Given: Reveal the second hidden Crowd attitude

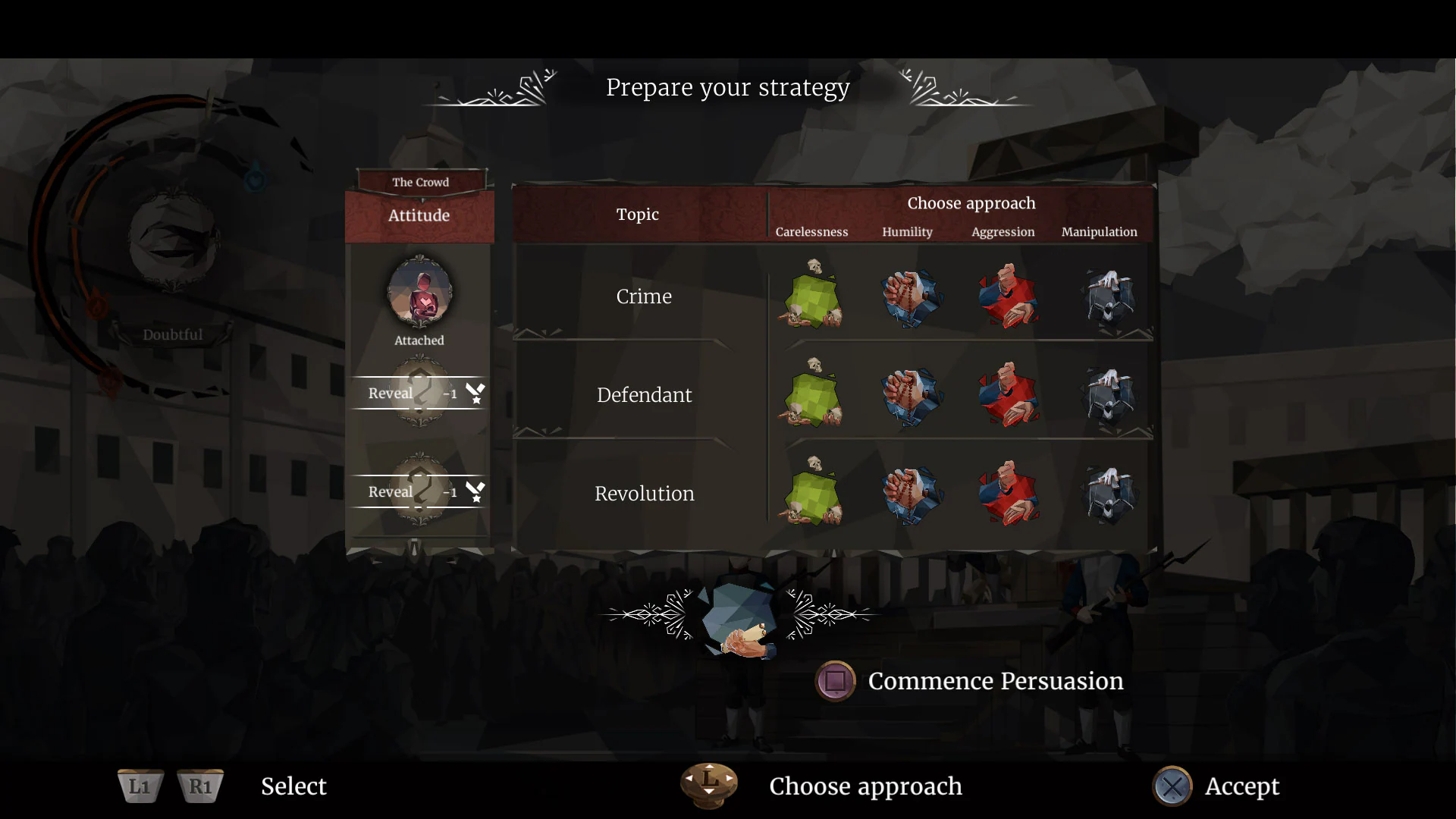Looking at the screenshot, I should 419,491.
